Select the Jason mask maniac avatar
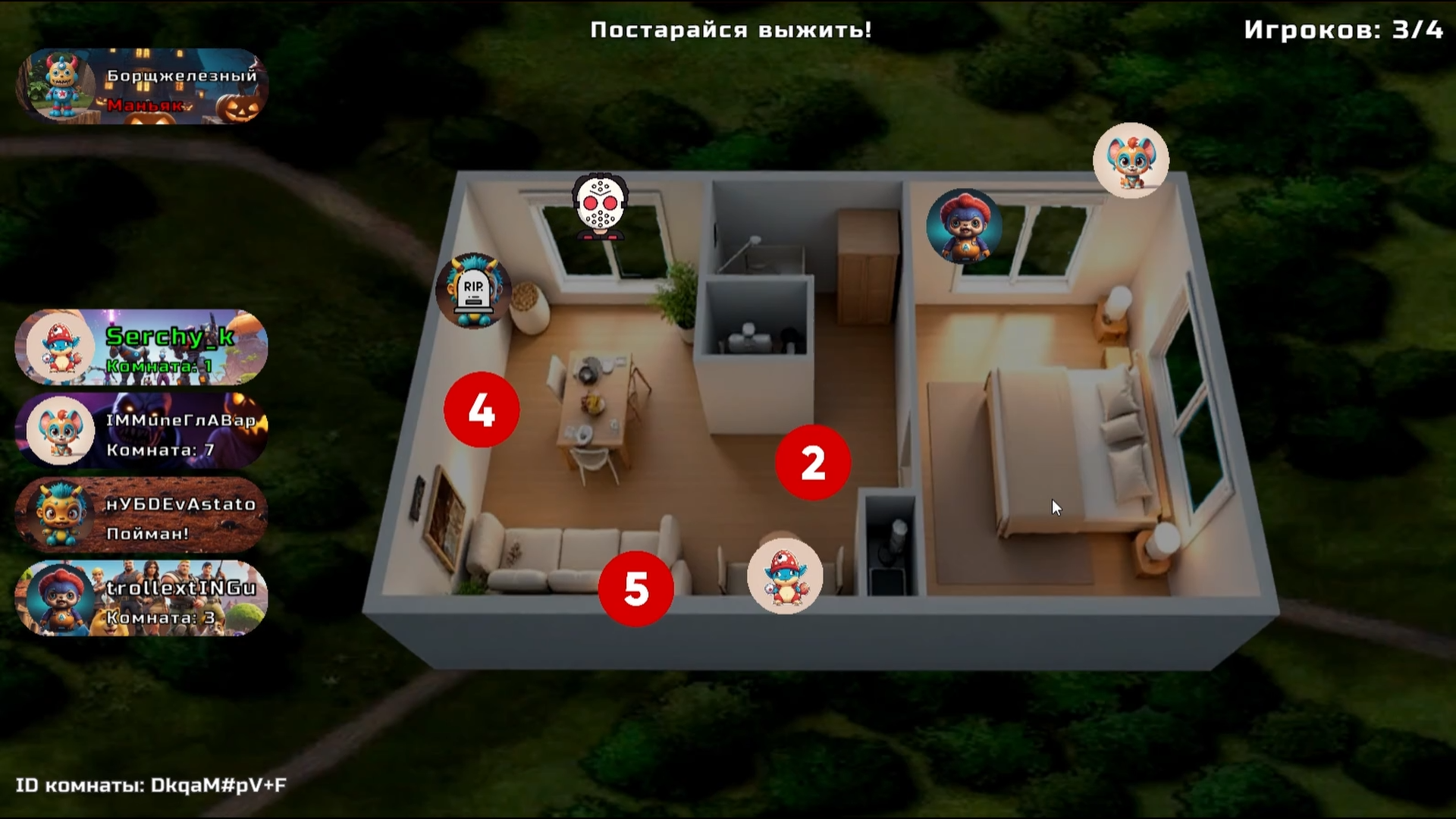 tap(599, 206)
